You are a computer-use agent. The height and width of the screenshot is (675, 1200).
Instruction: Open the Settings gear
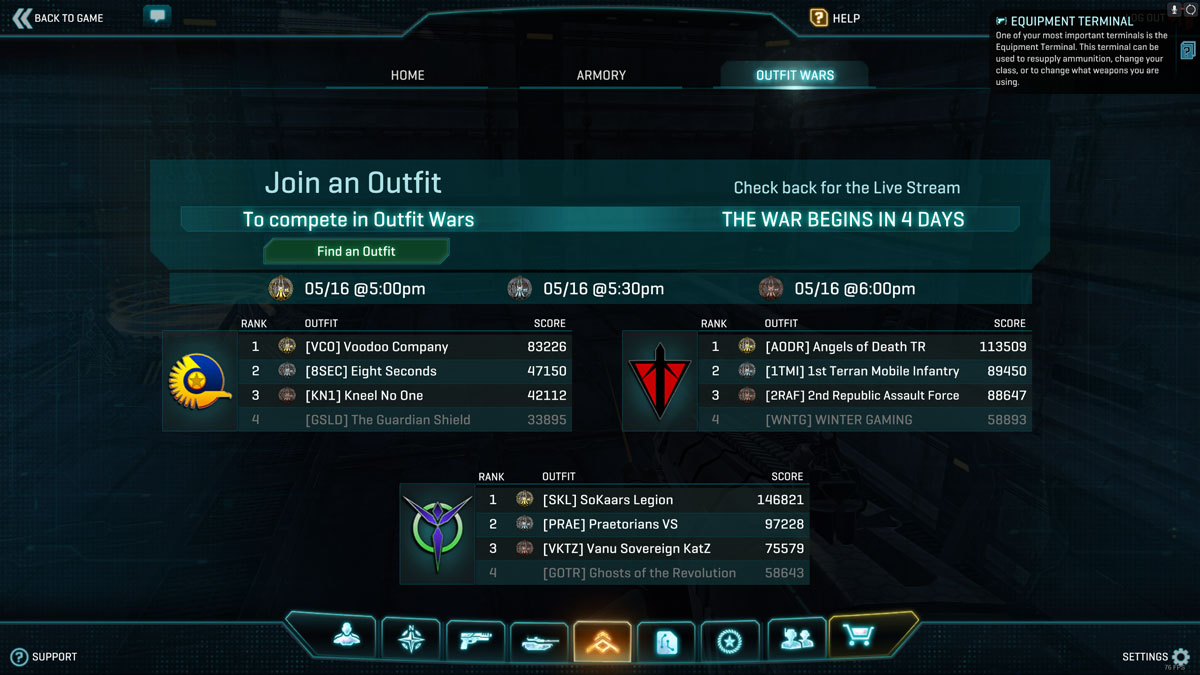[1180, 657]
